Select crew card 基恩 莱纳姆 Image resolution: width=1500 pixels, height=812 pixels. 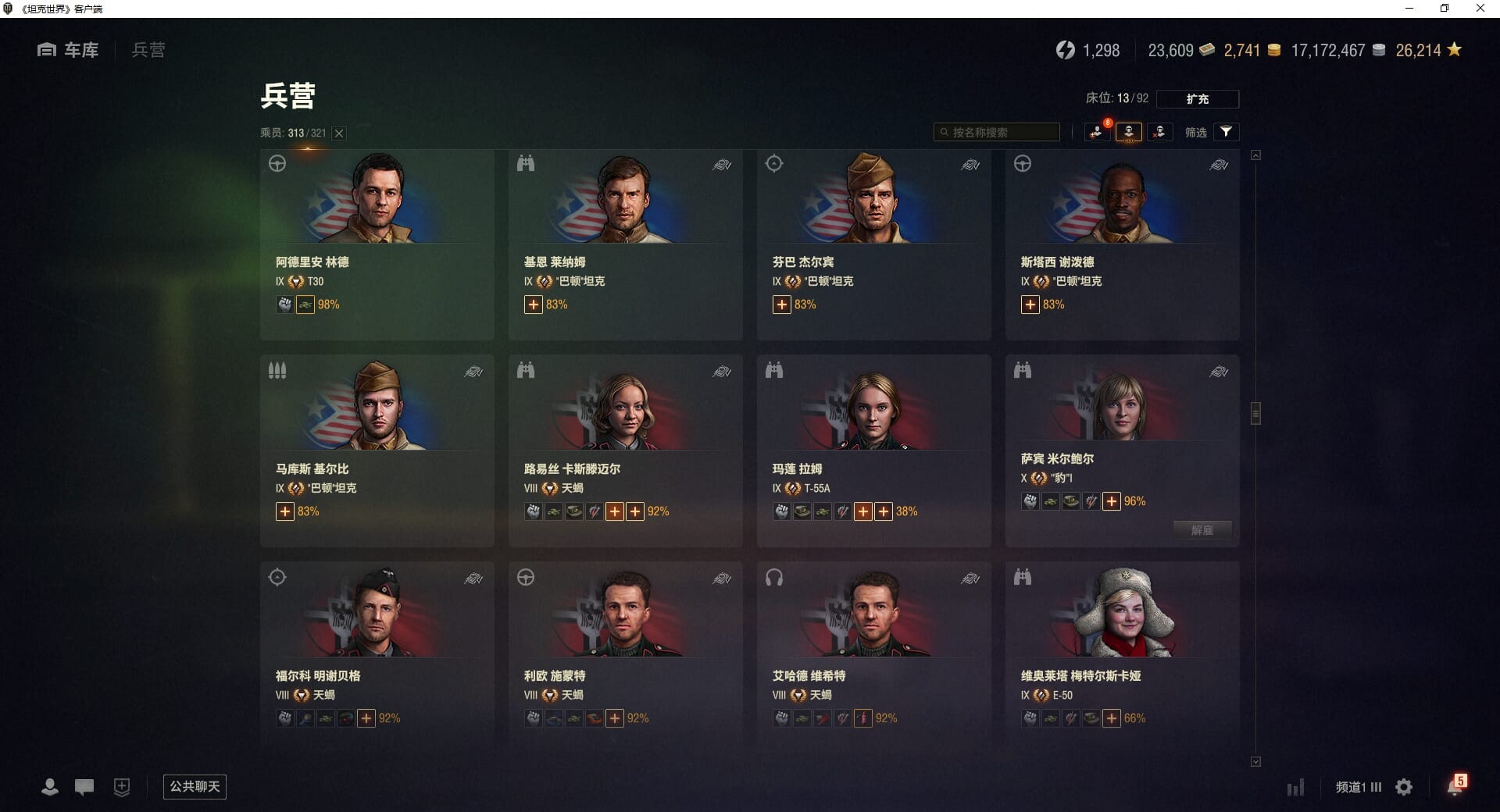coord(625,244)
